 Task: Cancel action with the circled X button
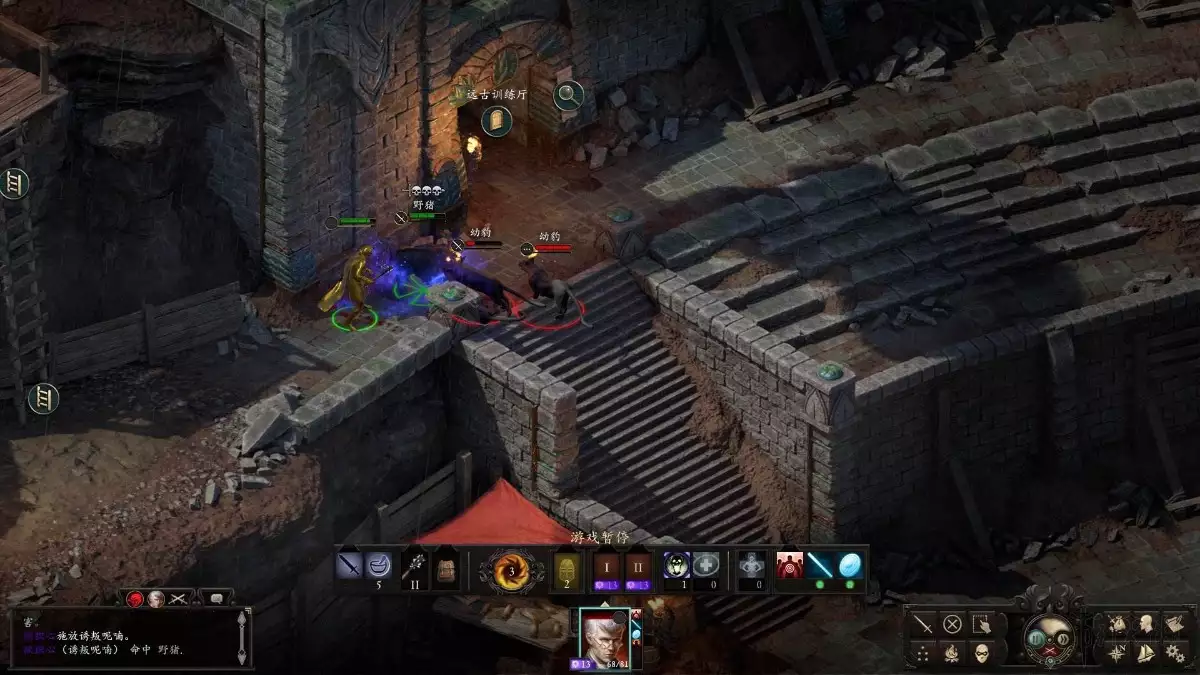click(x=952, y=625)
